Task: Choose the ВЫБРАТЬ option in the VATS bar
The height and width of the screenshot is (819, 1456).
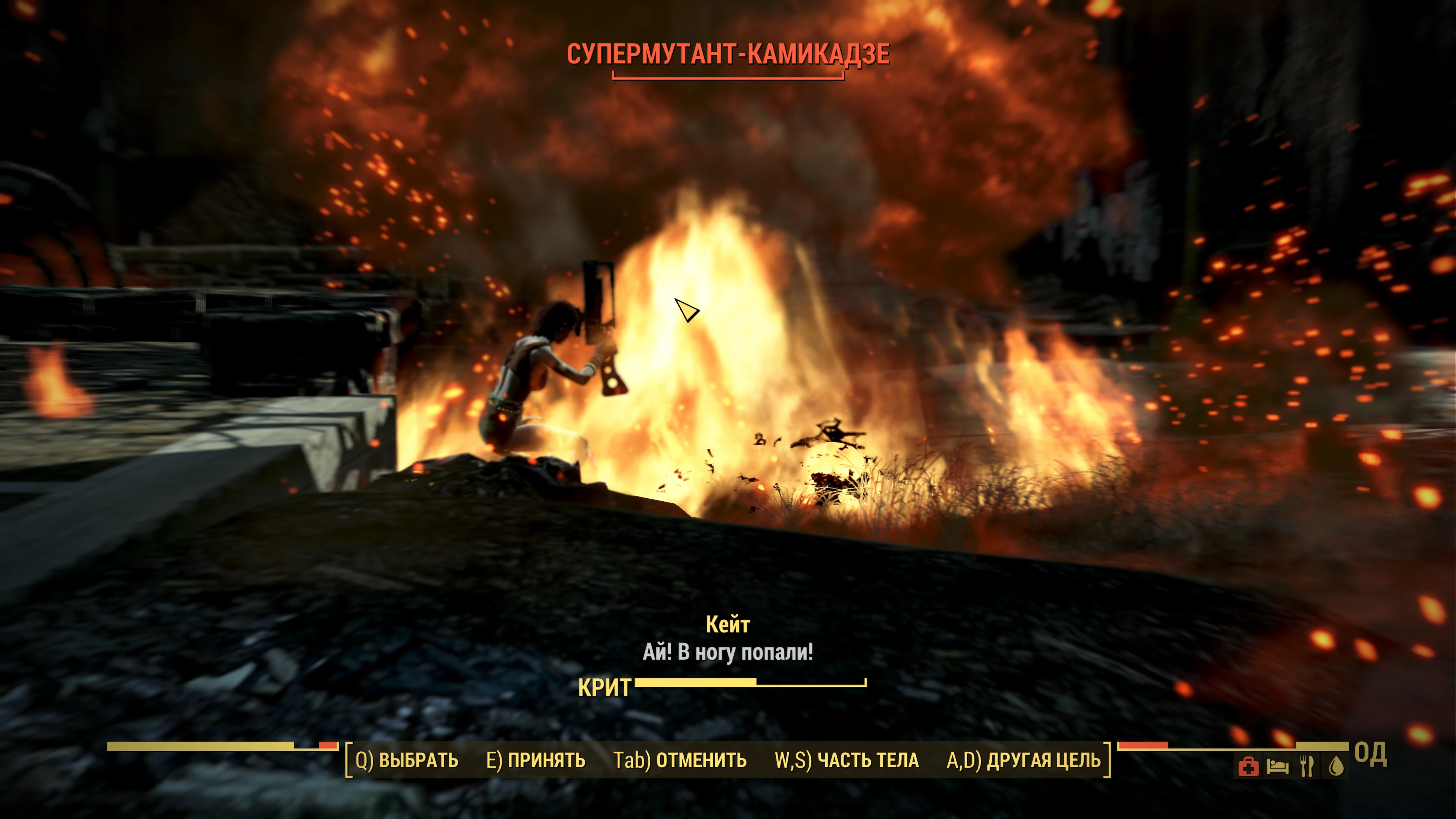Action: [x=406, y=760]
